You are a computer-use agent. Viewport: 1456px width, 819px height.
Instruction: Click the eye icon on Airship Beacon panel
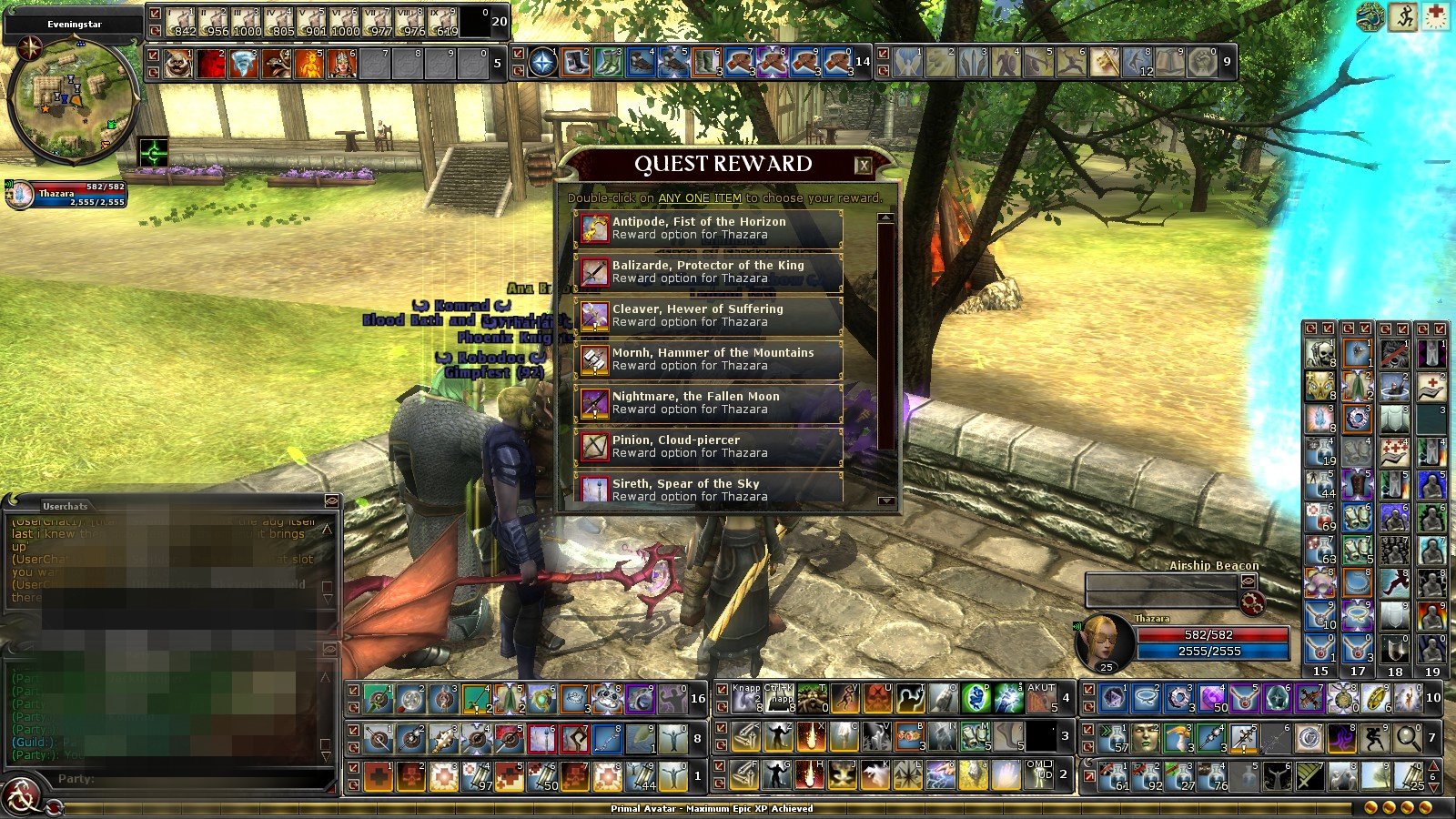tap(1249, 581)
